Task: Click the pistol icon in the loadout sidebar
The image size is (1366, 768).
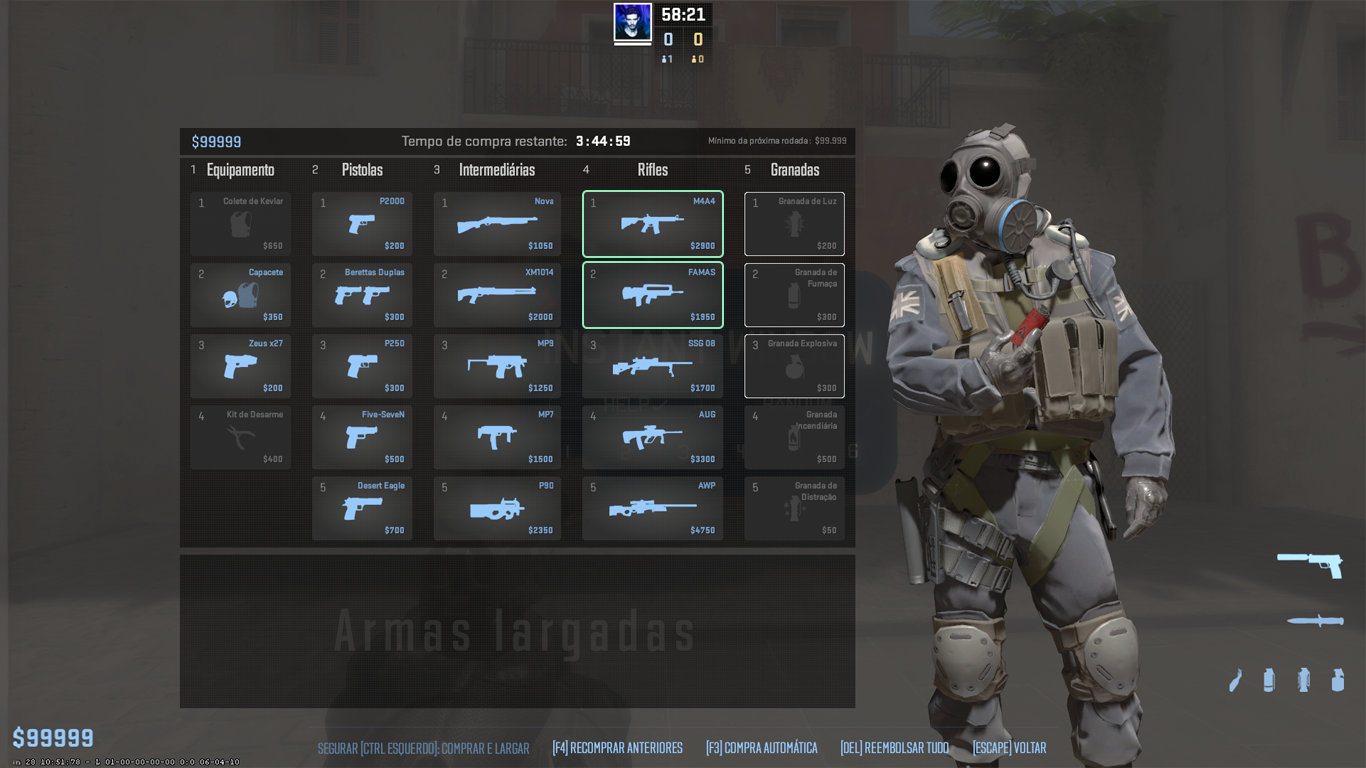Action: click(1312, 566)
